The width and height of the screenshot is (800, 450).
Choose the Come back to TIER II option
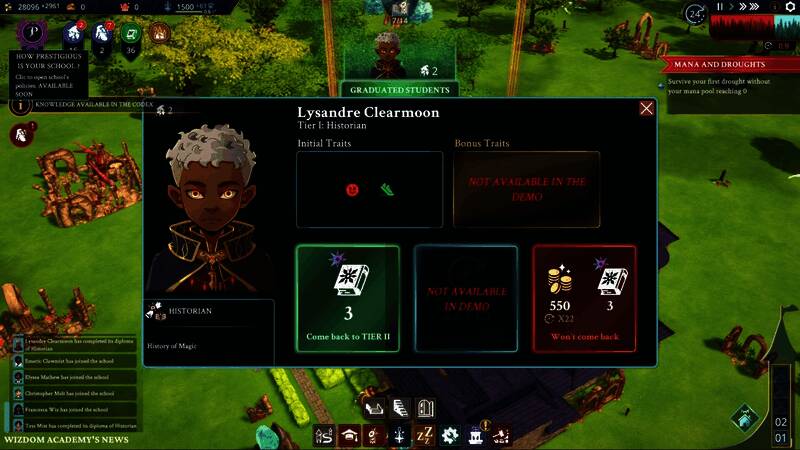pos(348,297)
